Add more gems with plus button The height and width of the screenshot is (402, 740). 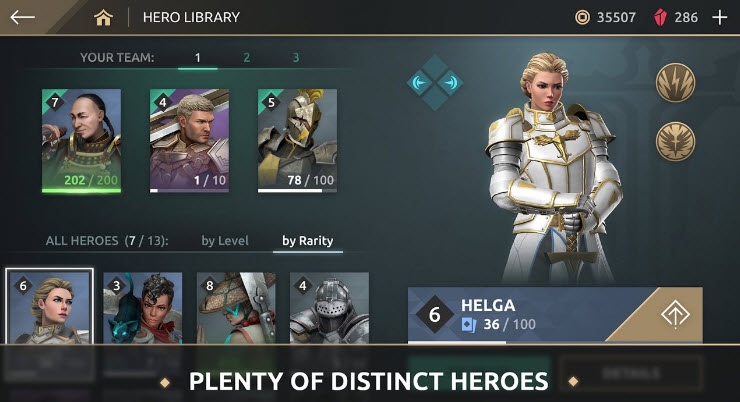tap(719, 17)
